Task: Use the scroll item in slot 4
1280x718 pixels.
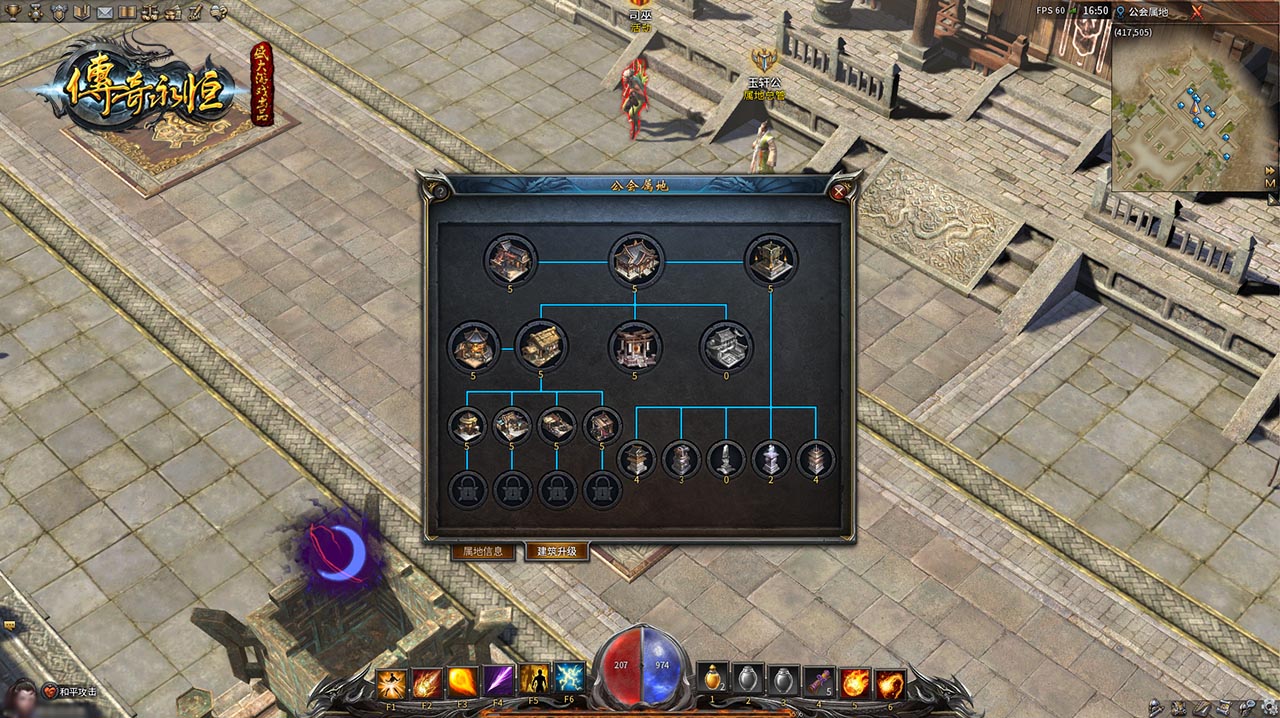Action: coord(819,681)
